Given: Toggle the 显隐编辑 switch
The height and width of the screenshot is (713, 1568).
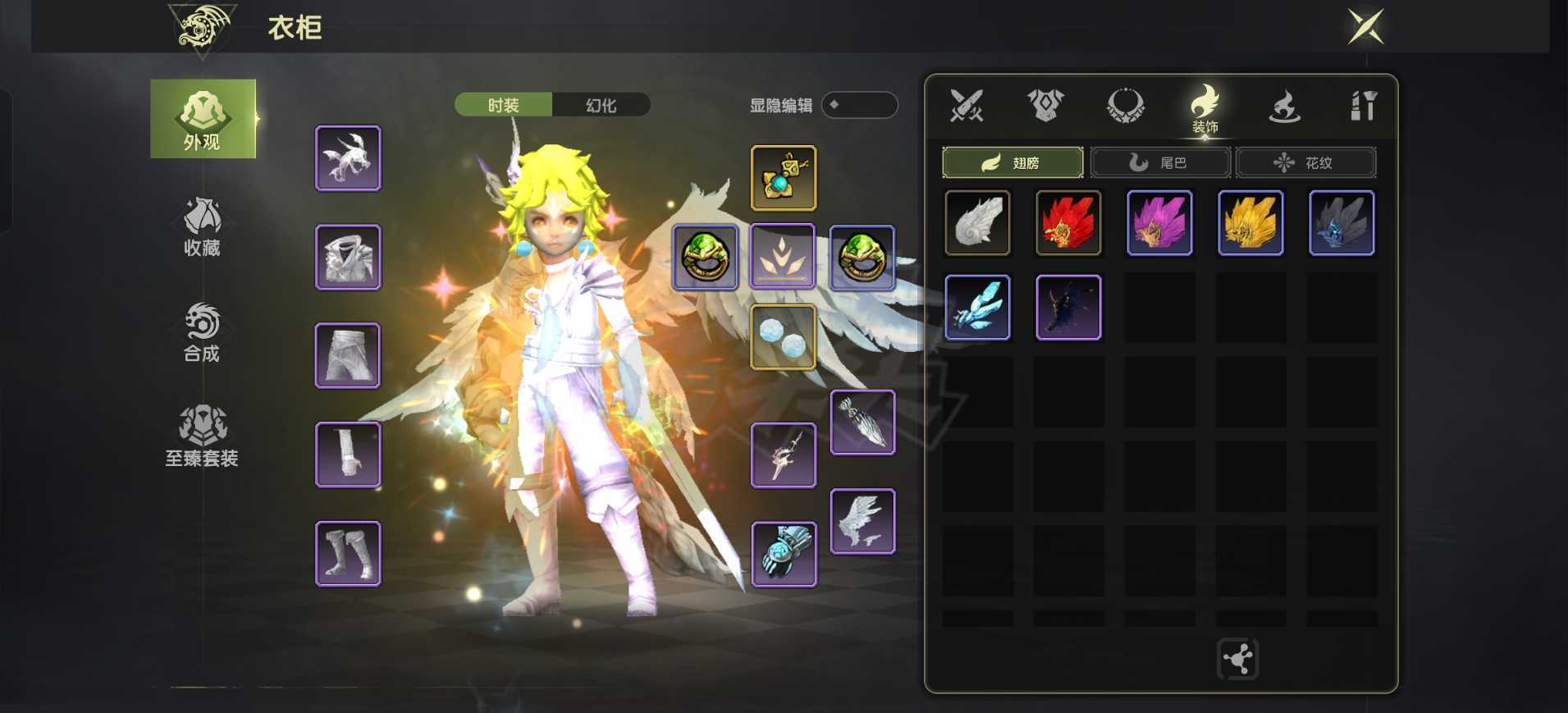Looking at the screenshot, I should [x=858, y=105].
